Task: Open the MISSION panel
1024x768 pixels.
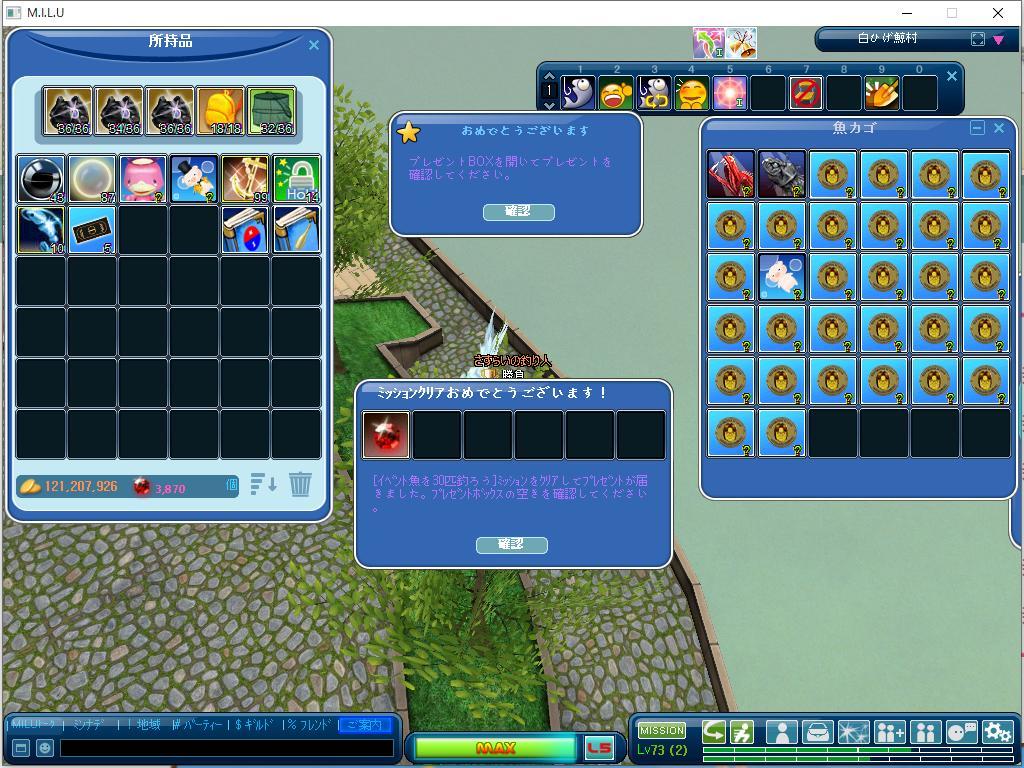Action: [x=662, y=730]
